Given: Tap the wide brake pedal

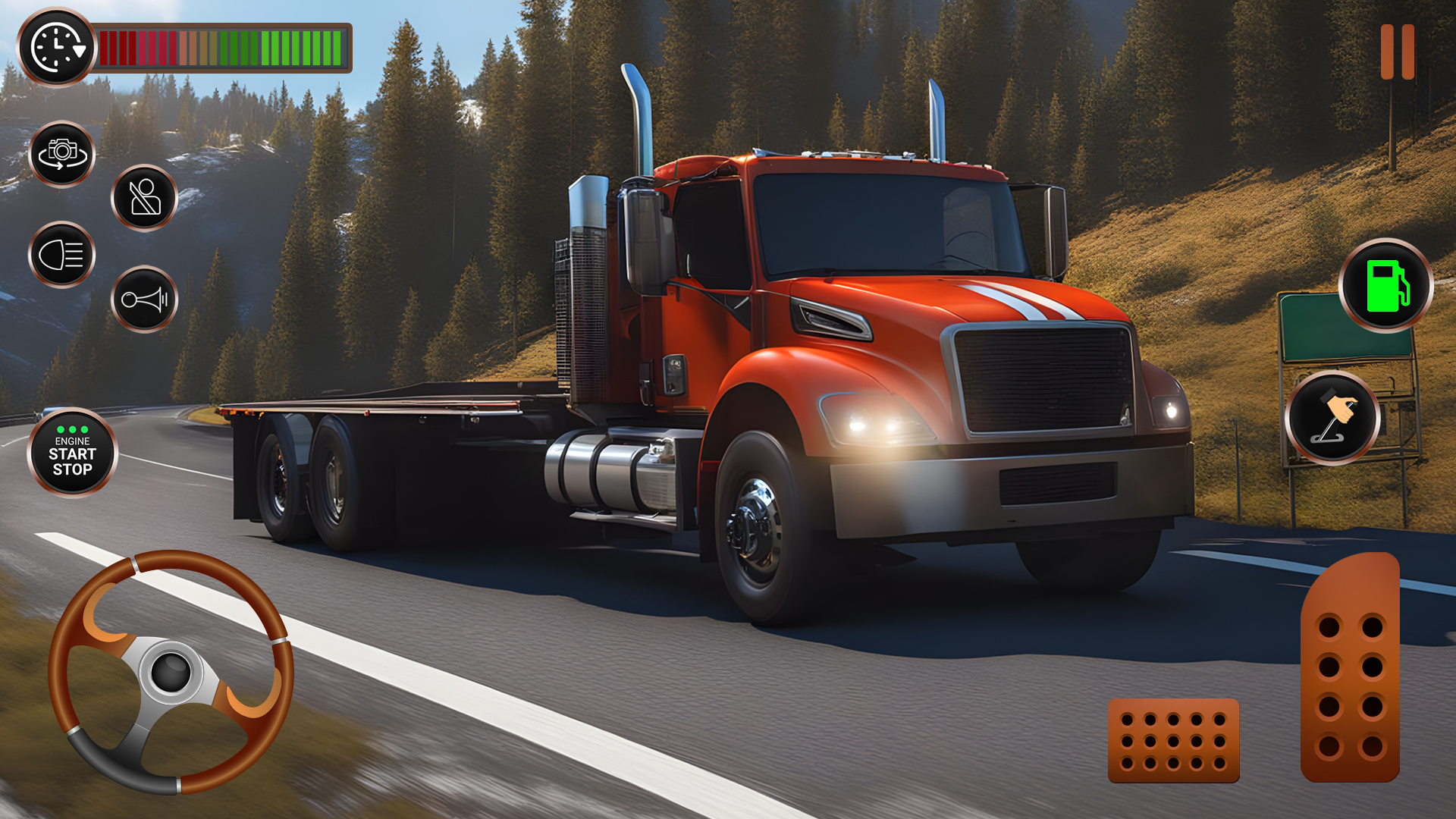Looking at the screenshot, I should tap(1173, 741).
